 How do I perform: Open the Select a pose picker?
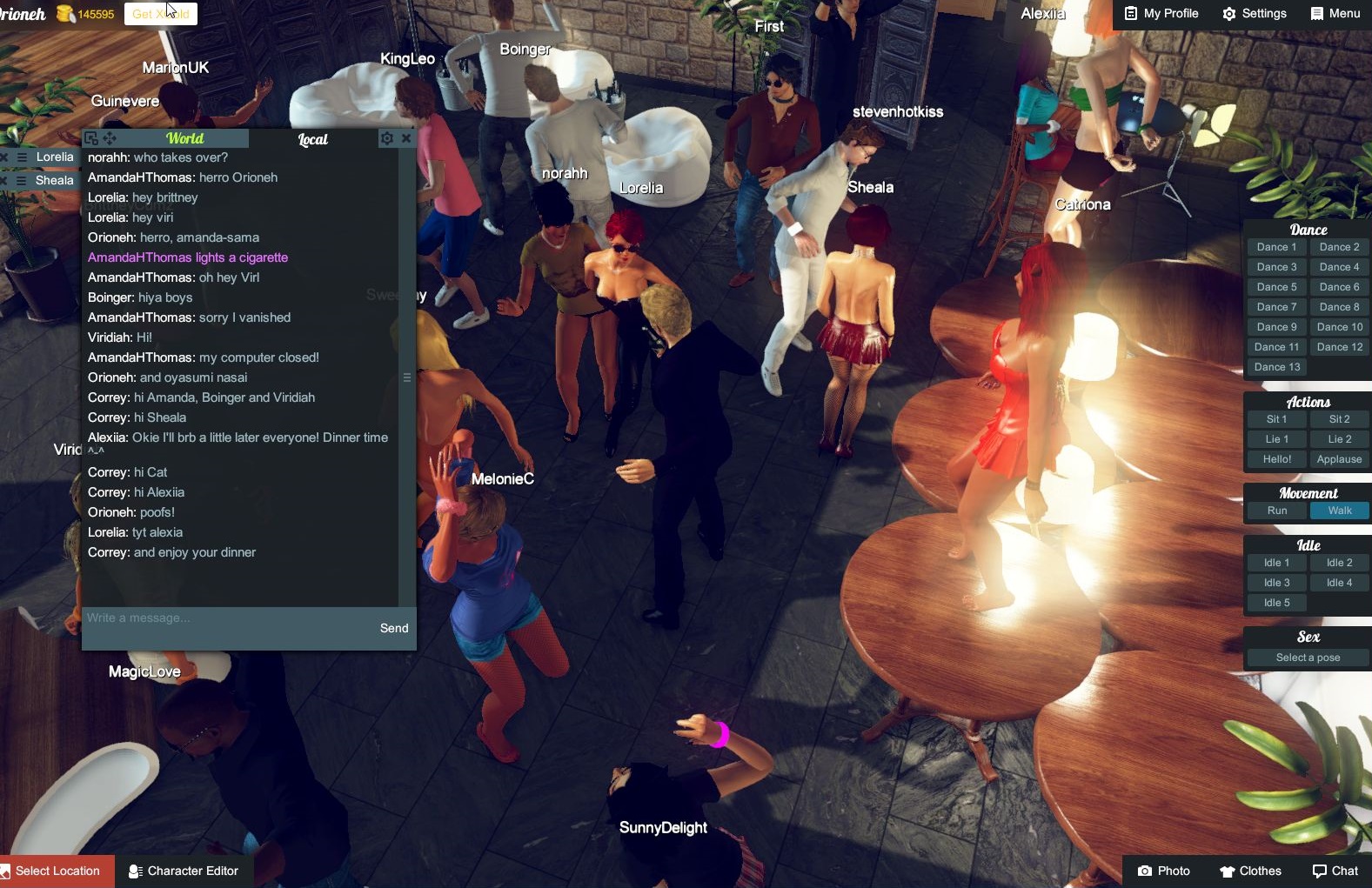(1307, 657)
